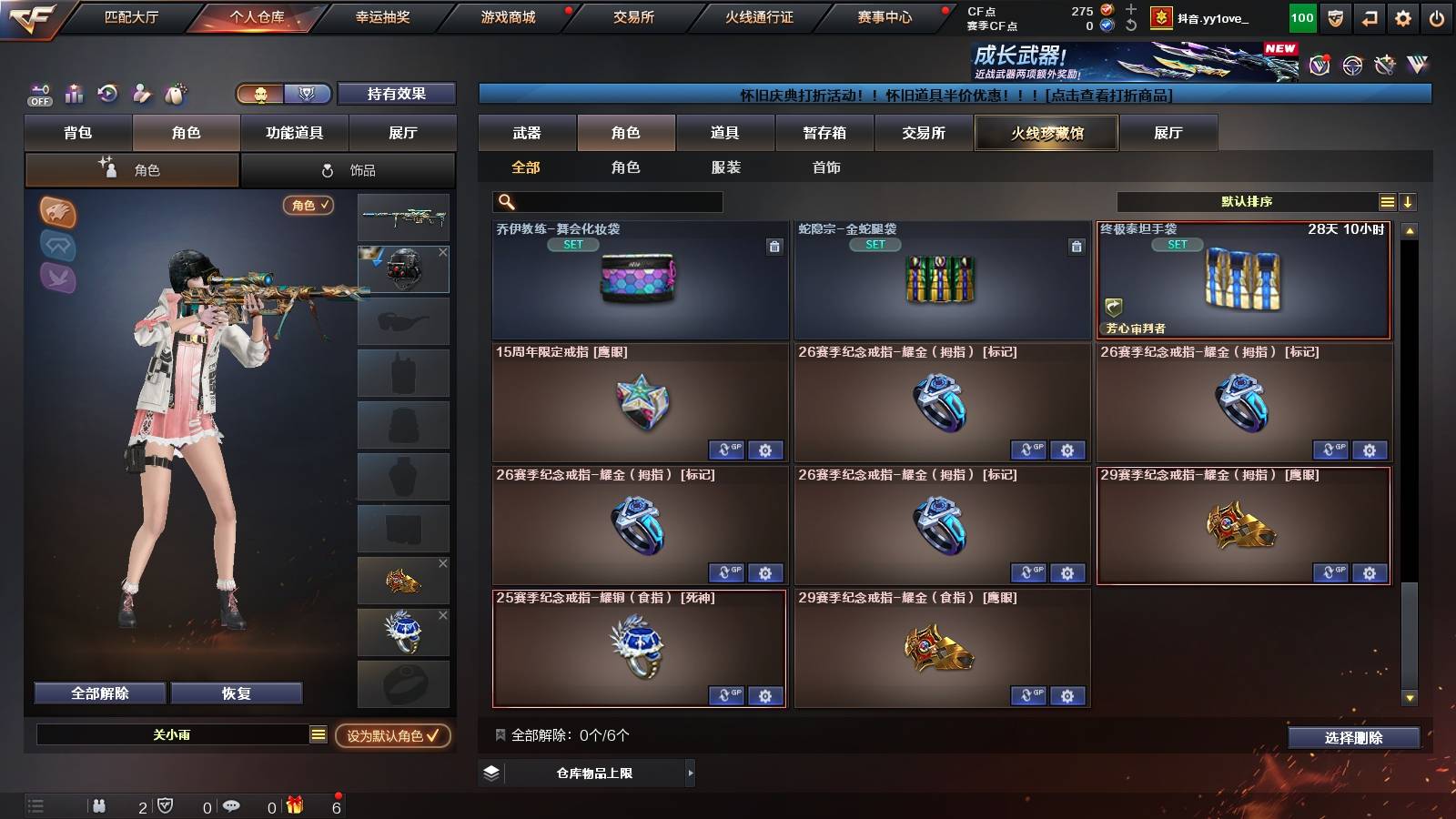This screenshot has height=819, width=1456.
Task: Toggle the list view icon beside 默认排序
Action: (1388, 201)
